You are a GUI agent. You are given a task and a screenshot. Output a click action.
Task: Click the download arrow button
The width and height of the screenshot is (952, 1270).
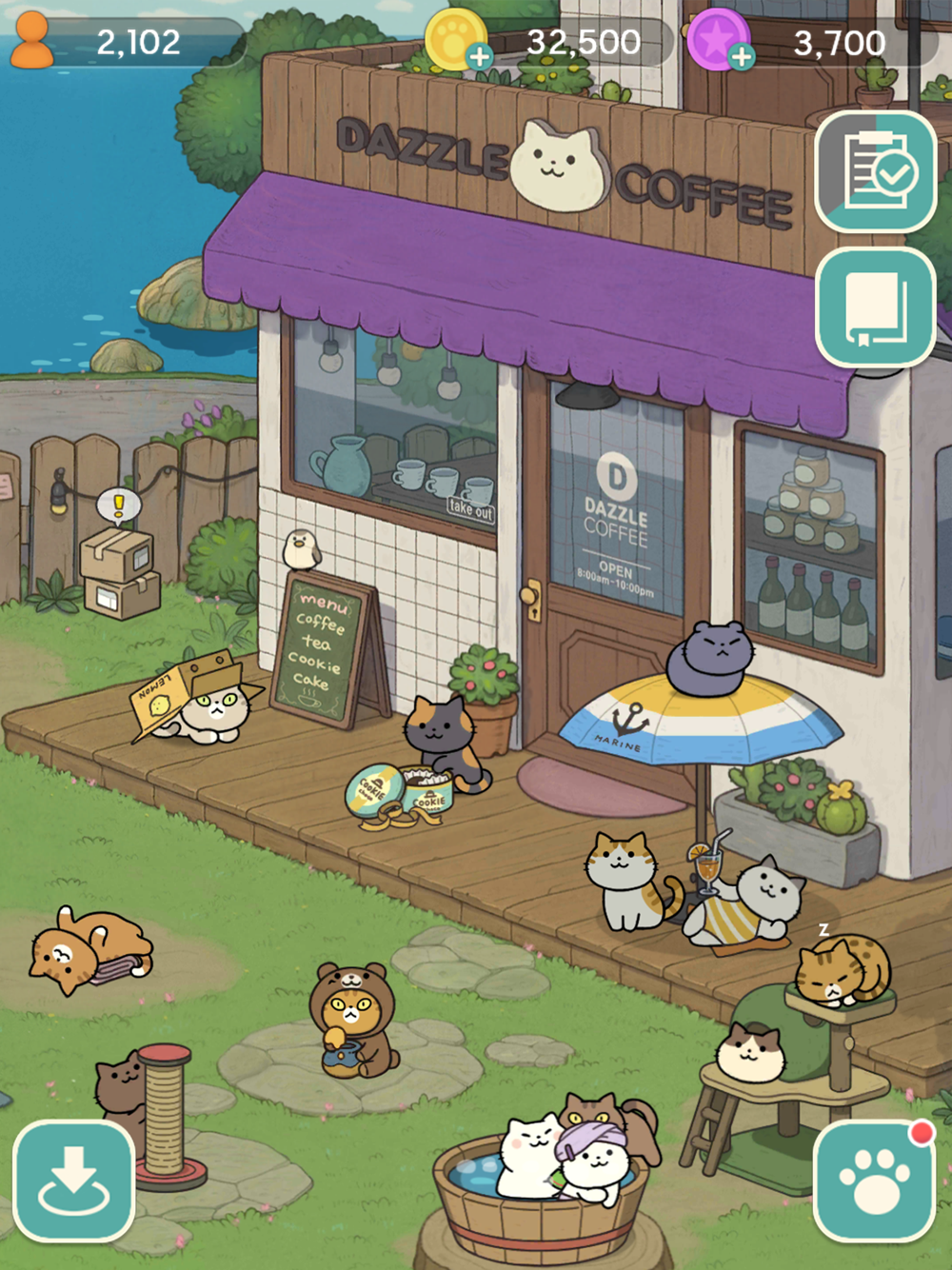coord(73,1181)
